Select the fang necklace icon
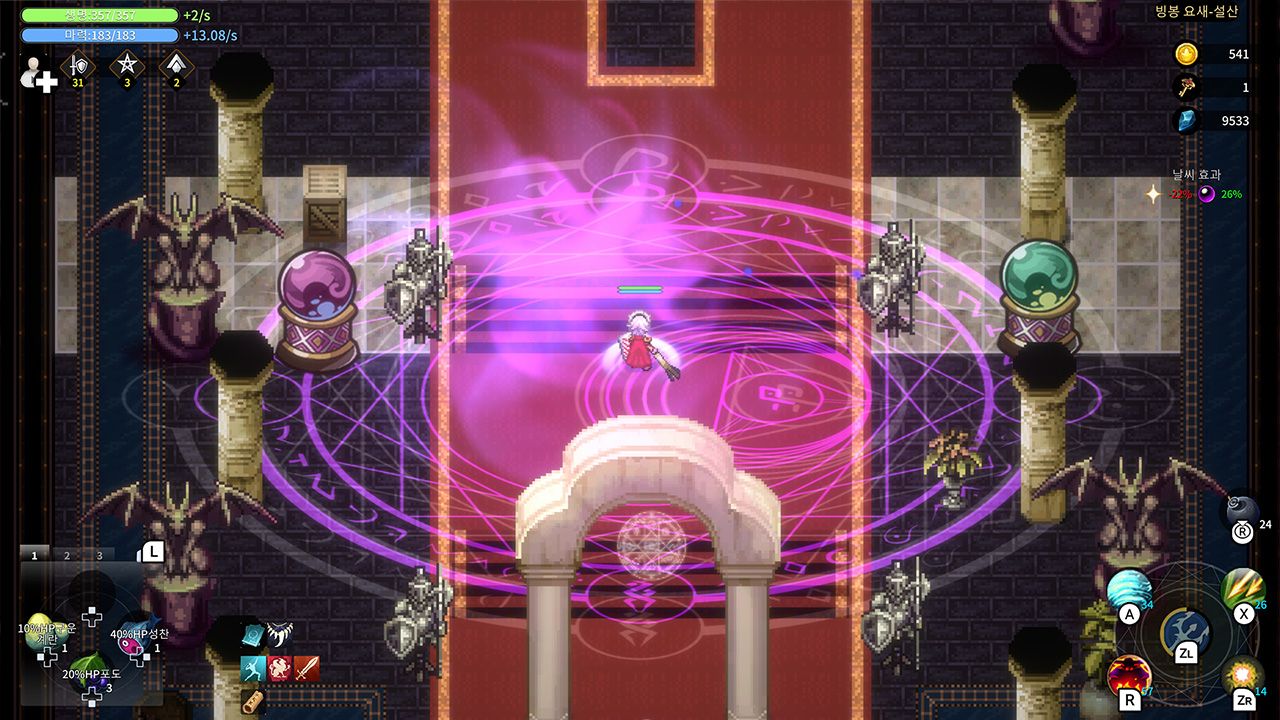This screenshot has width=1280, height=720. coord(280,634)
